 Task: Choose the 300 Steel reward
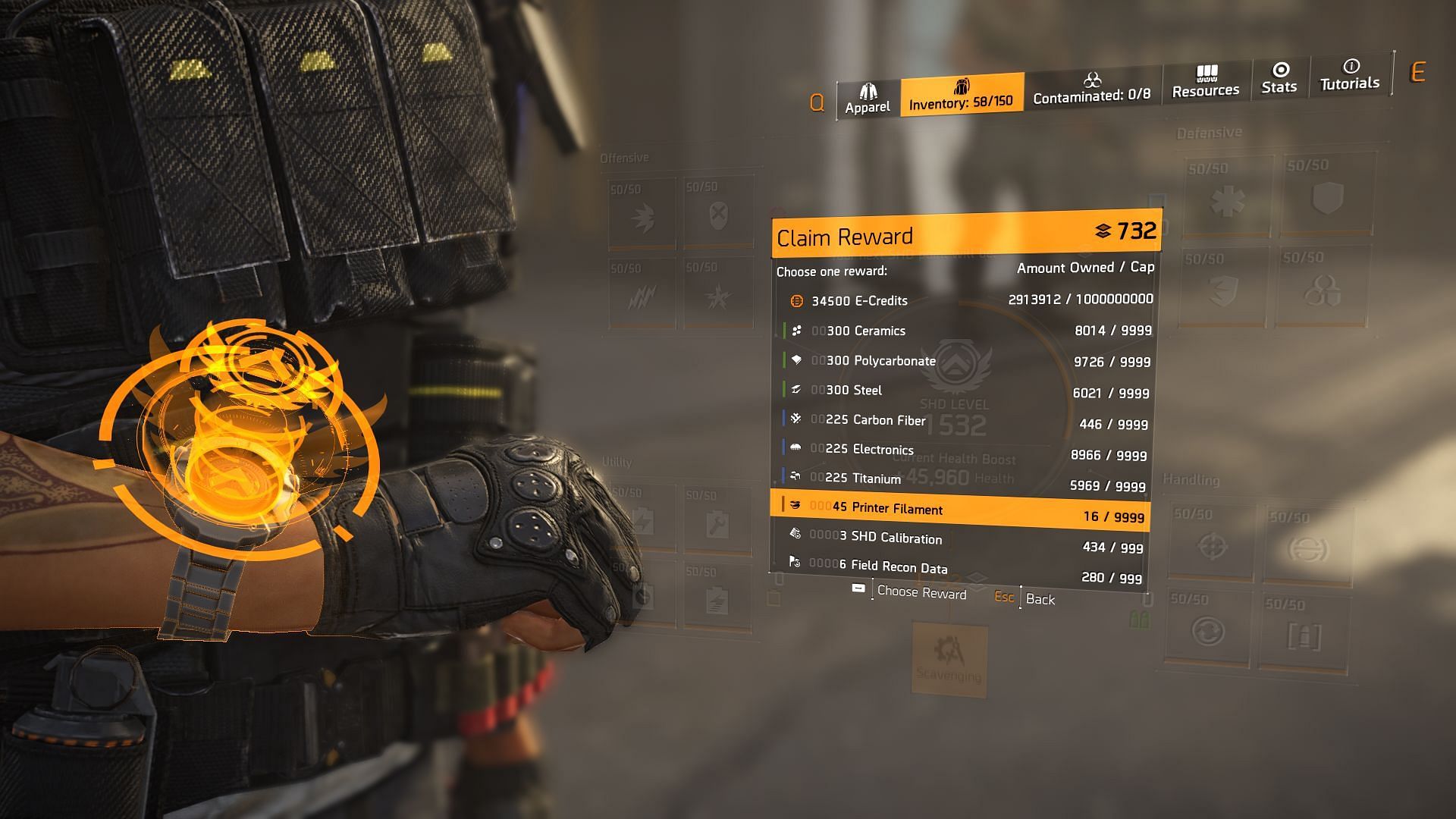(x=963, y=391)
